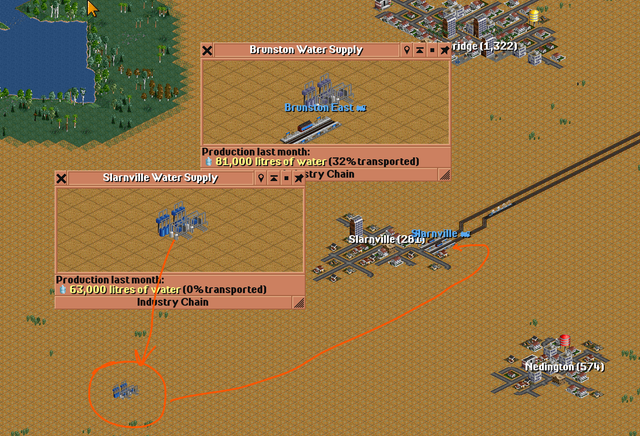Pin the Slarnville Water Supply window
The width and height of the screenshot is (640, 436).
click(x=297, y=178)
